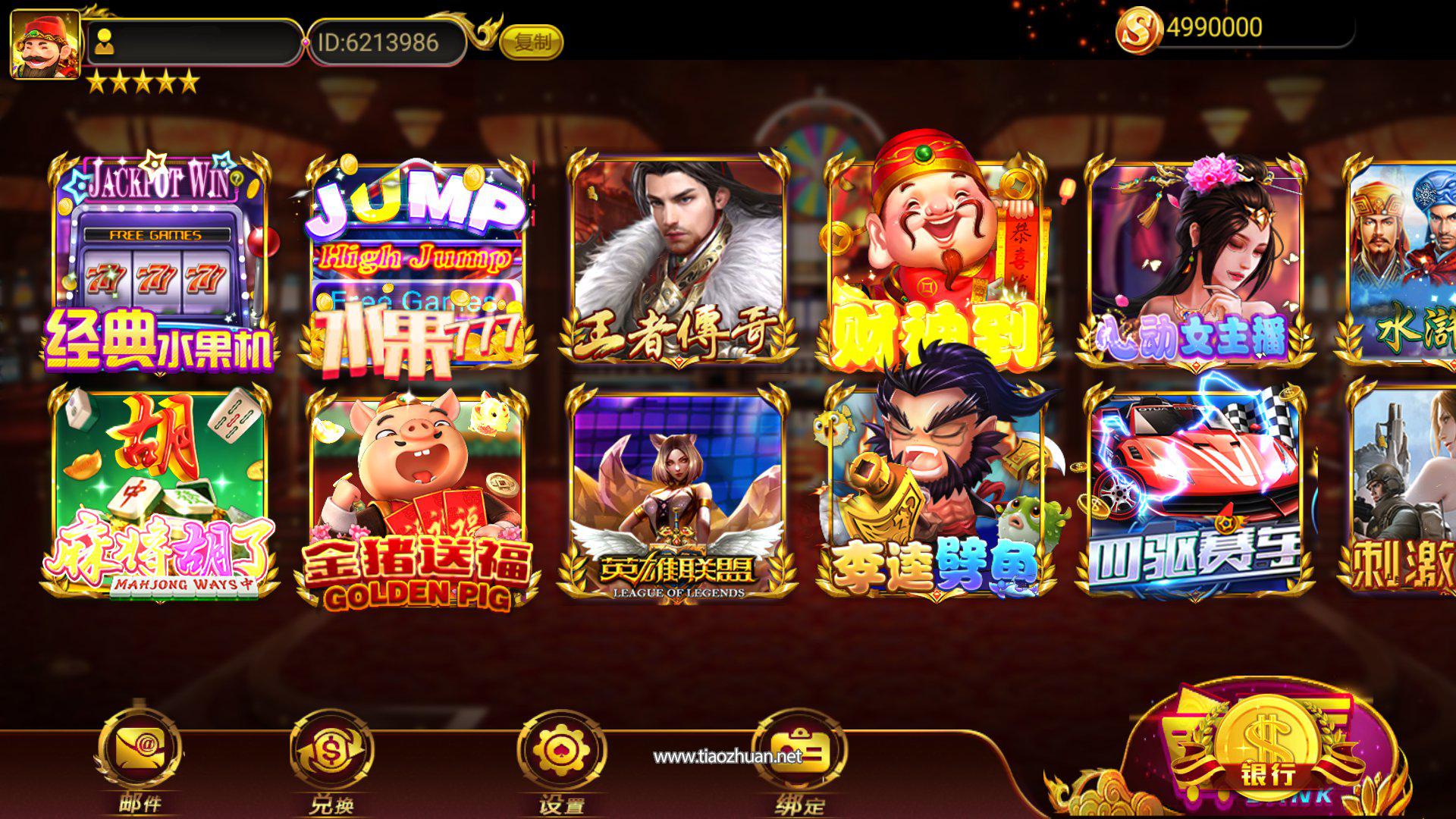Open the 经典水果机 Jackpot Win slot game
The height and width of the screenshot is (819, 1456).
coord(159,262)
